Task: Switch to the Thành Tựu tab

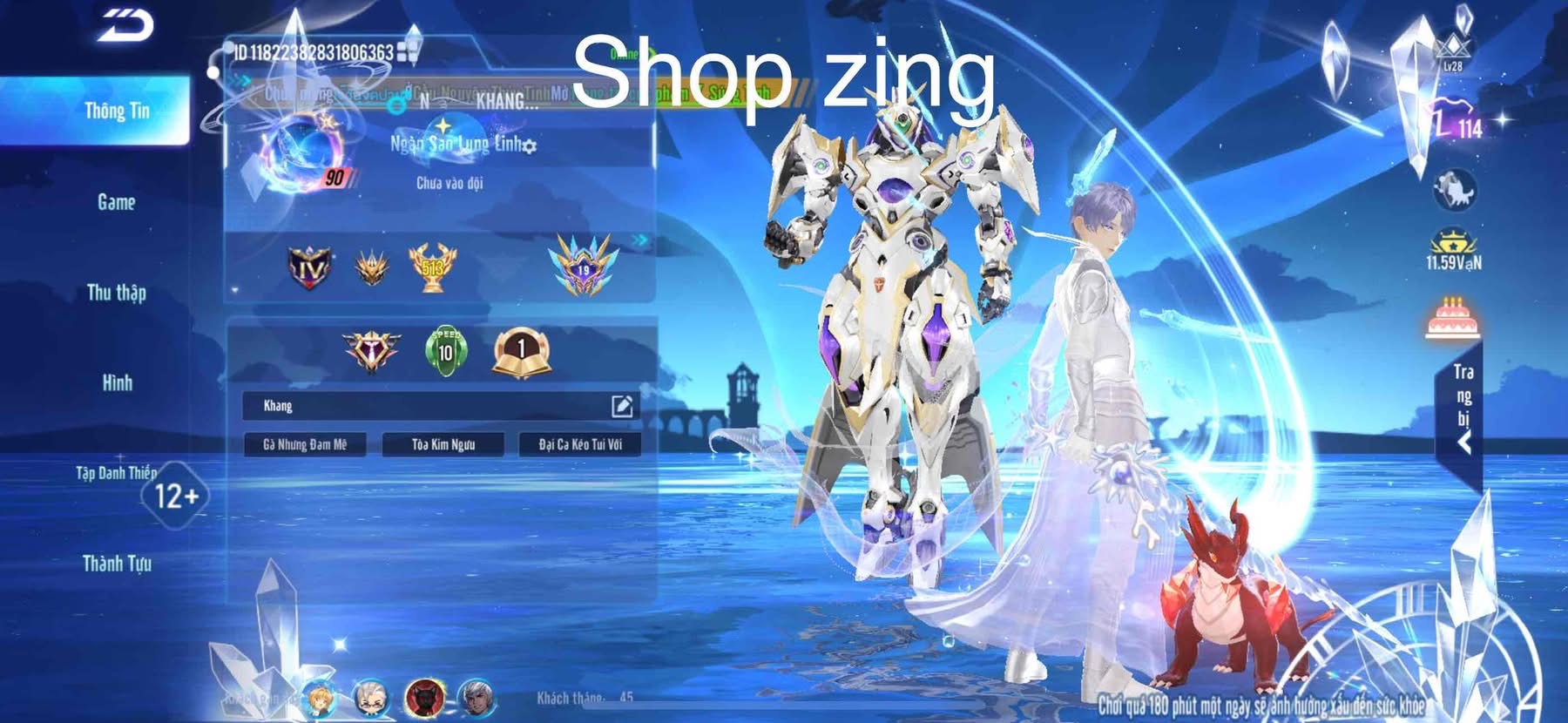Action: (117, 564)
